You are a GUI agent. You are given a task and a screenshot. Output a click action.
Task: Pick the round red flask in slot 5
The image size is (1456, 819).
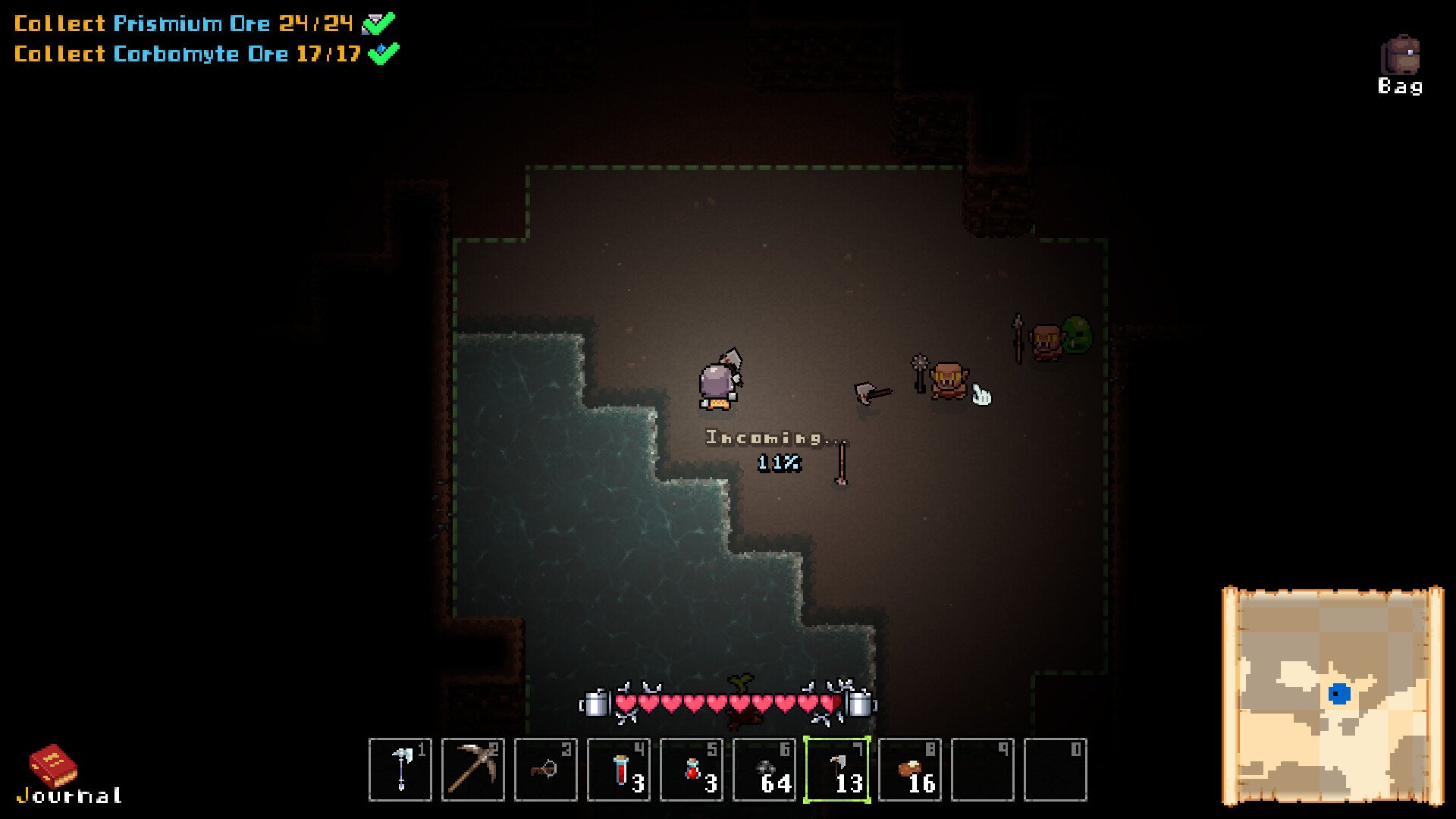tap(692, 769)
